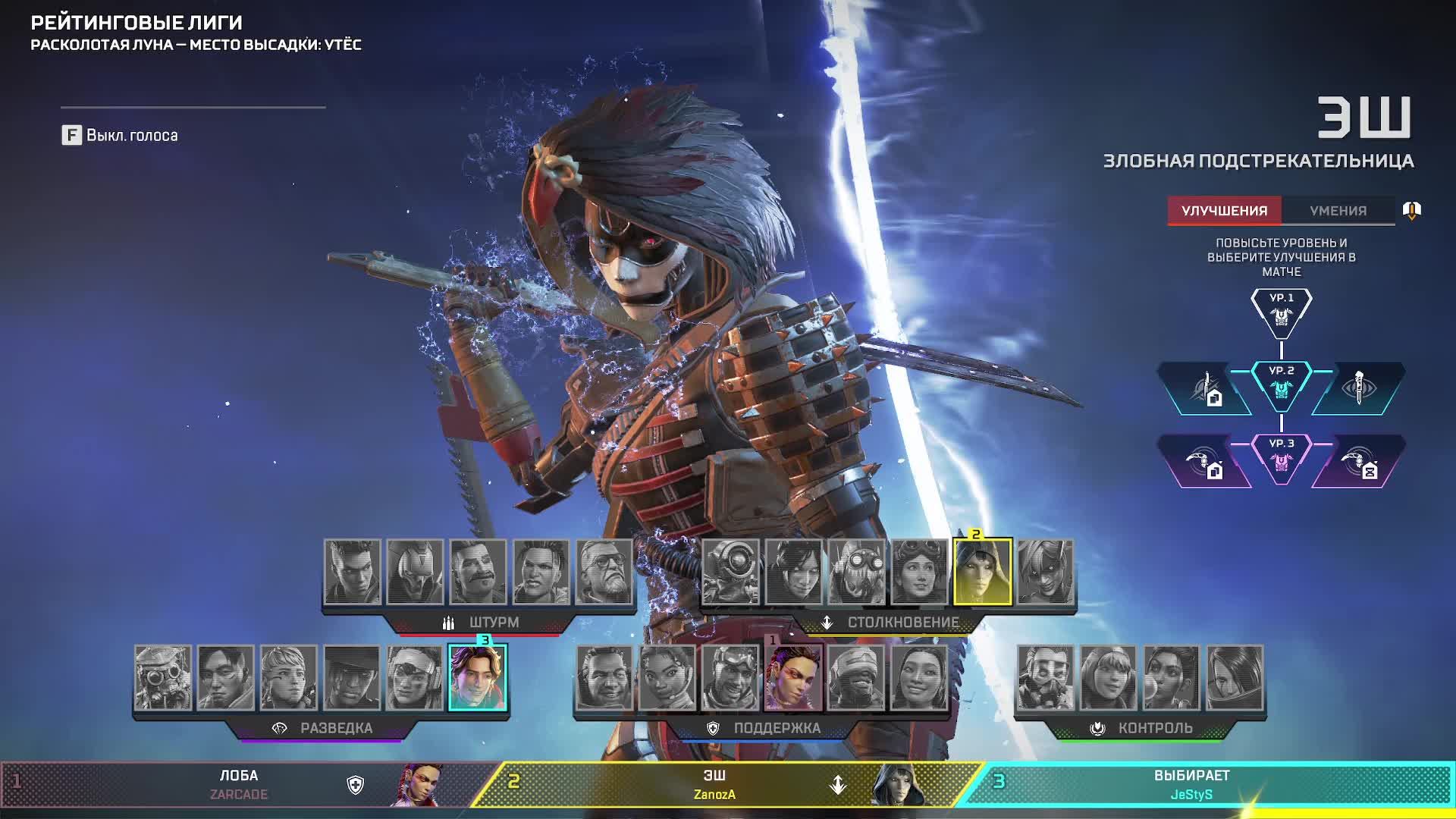Select Wattson in the Контроль row
Viewport: 1456px width, 819px height.
[1109, 678]
